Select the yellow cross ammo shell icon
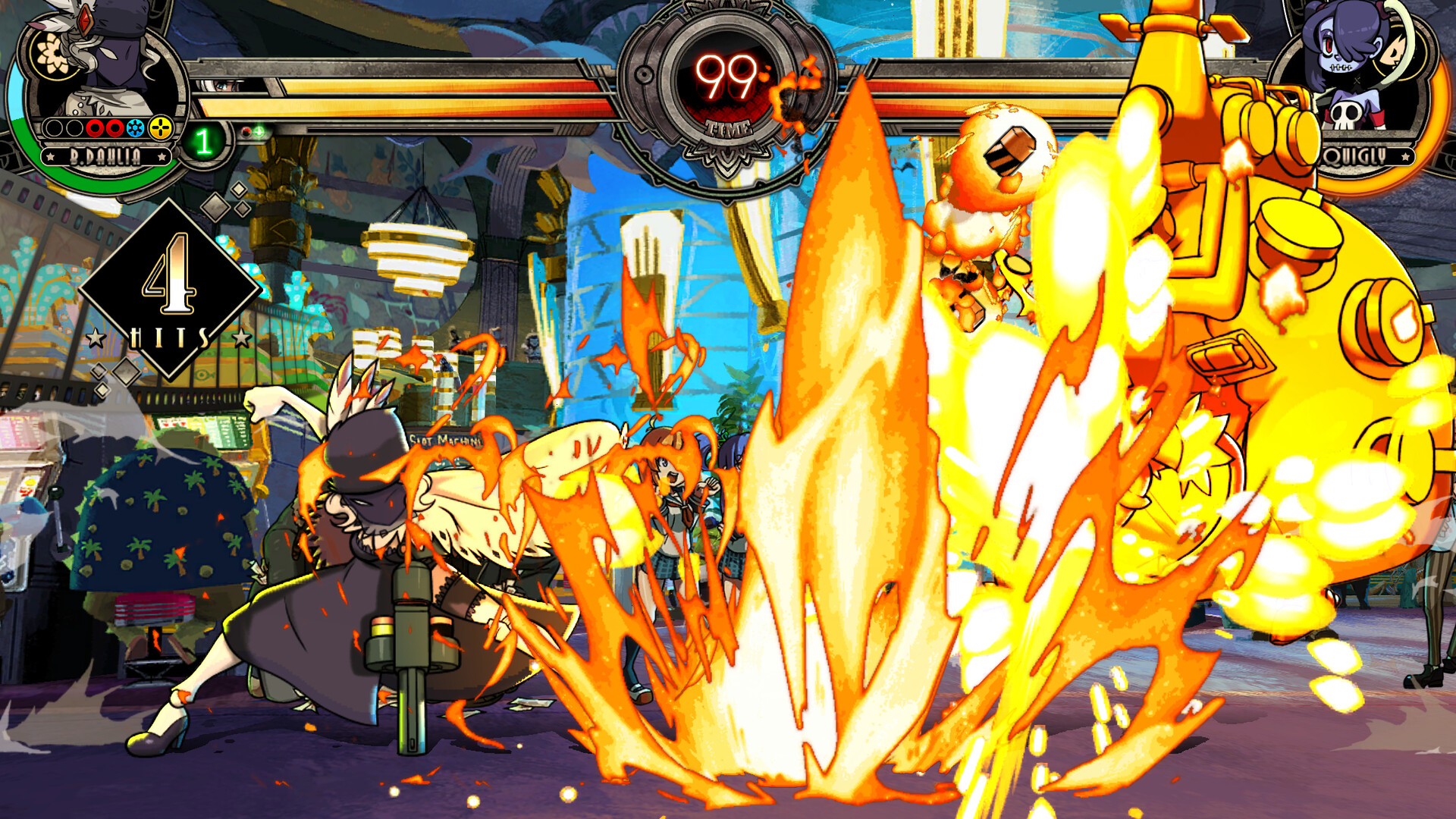 [160, 127]
